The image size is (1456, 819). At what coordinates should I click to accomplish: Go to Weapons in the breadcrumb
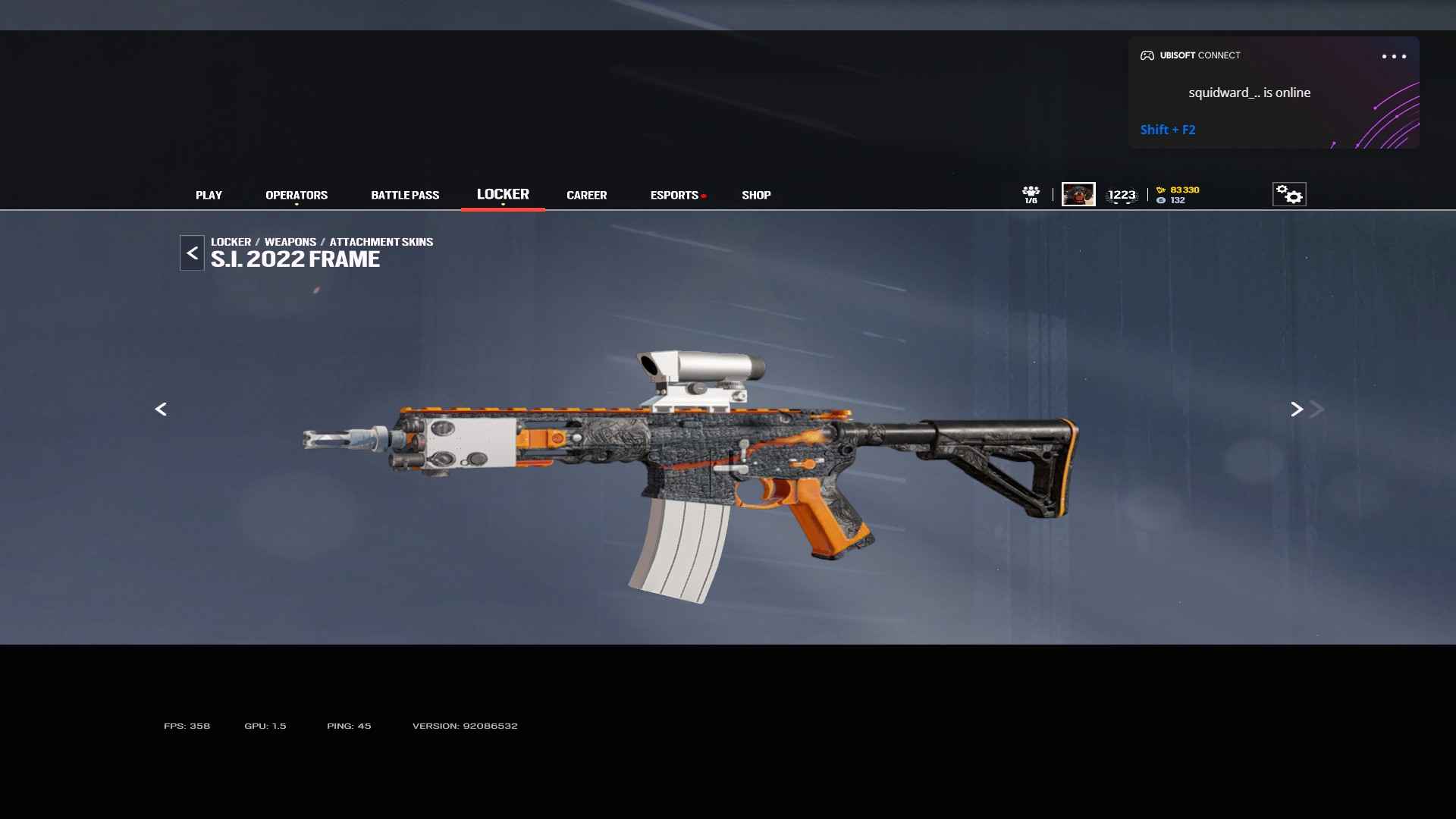coord(290,242)
